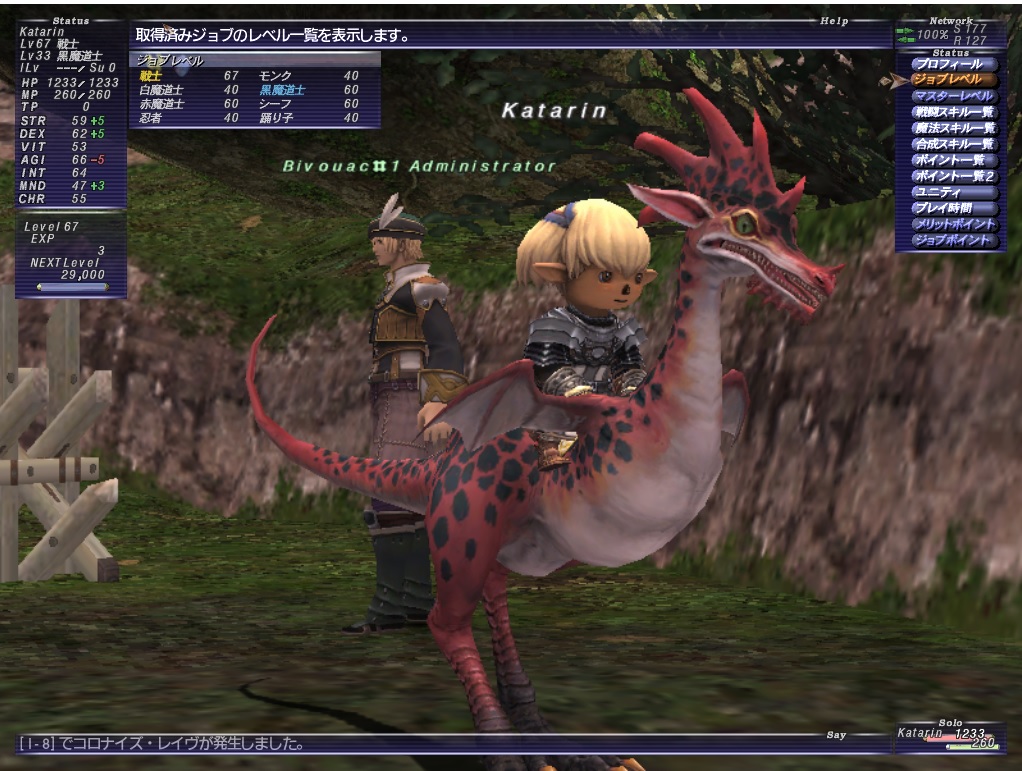Open the メリットポイント entry
This screenshot has width=1022, height=771.
click(x=953, y=224)
